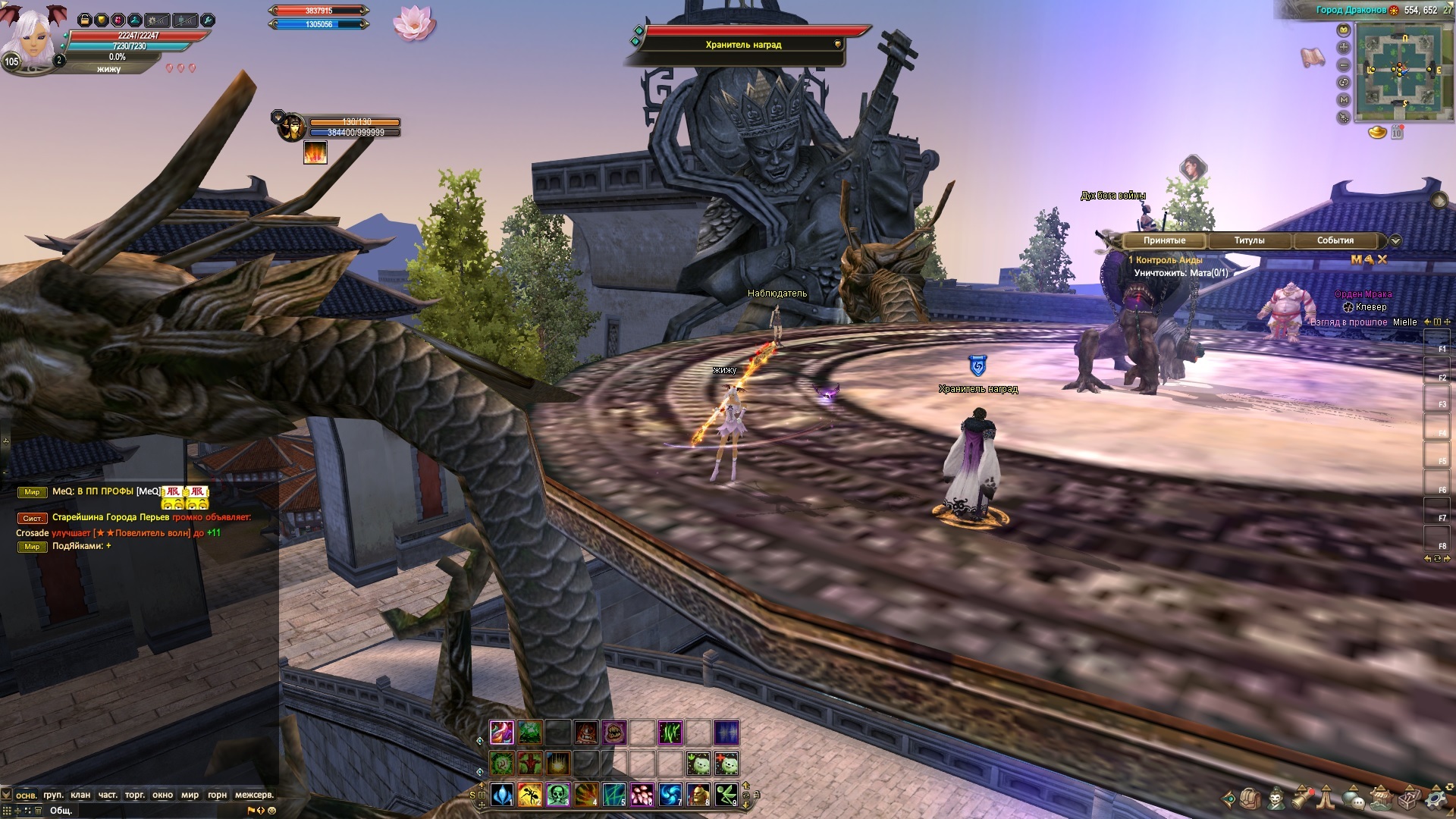
Task: Open the calendar events icon
Action: click(1397, 133)
